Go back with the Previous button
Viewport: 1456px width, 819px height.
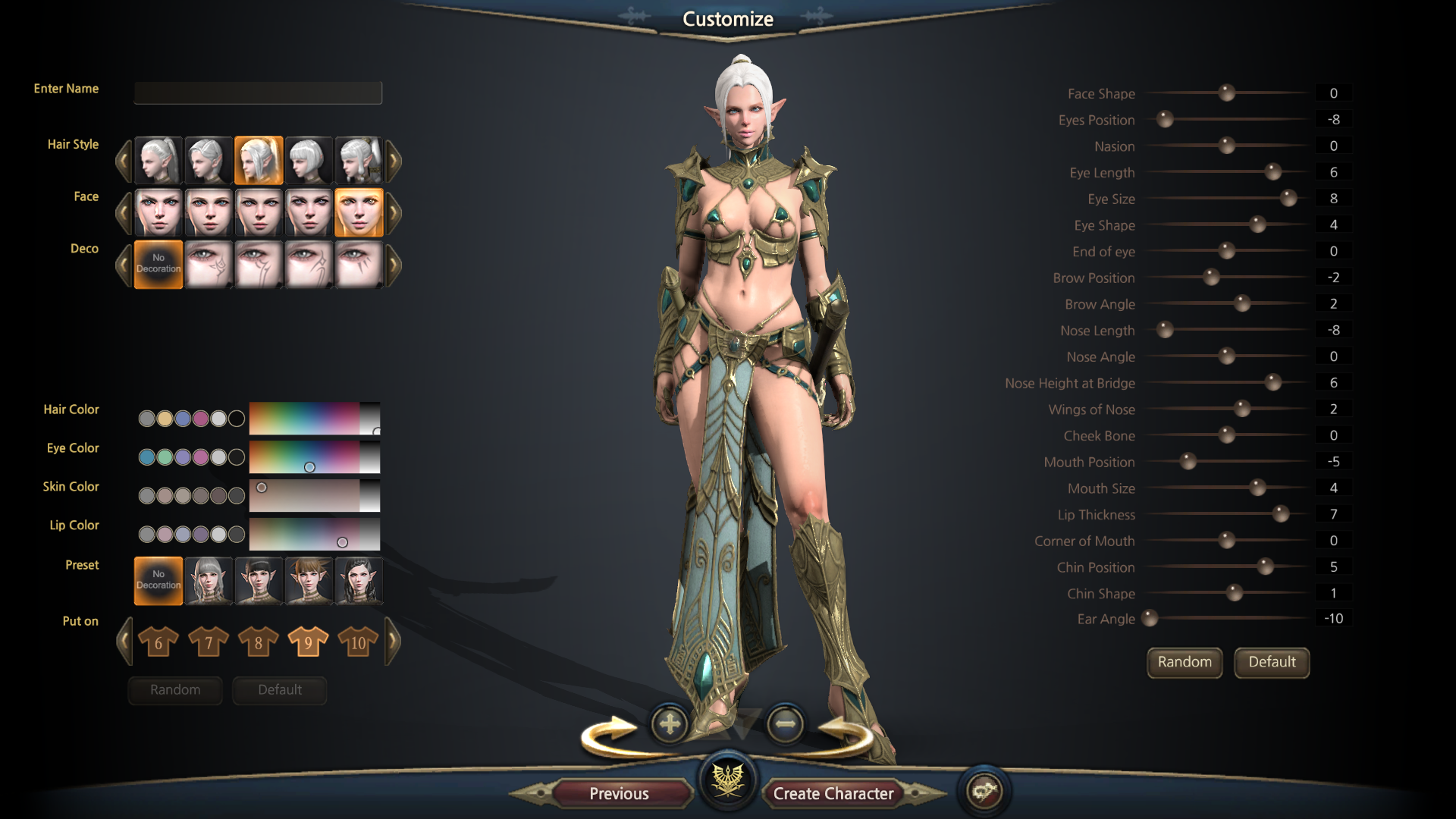(x=619, y=793)
